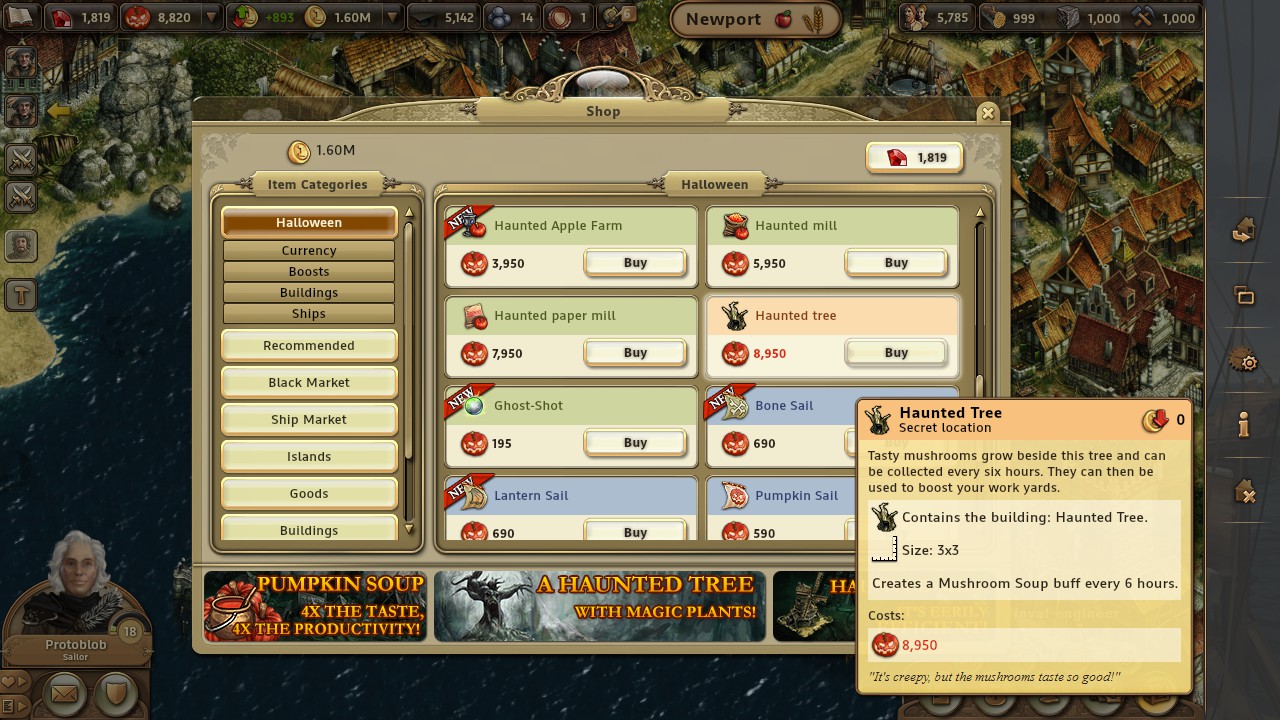Click the ruby premium currency icon
Viewport: 1280px width, 720px height.
(x=62, y=17)
